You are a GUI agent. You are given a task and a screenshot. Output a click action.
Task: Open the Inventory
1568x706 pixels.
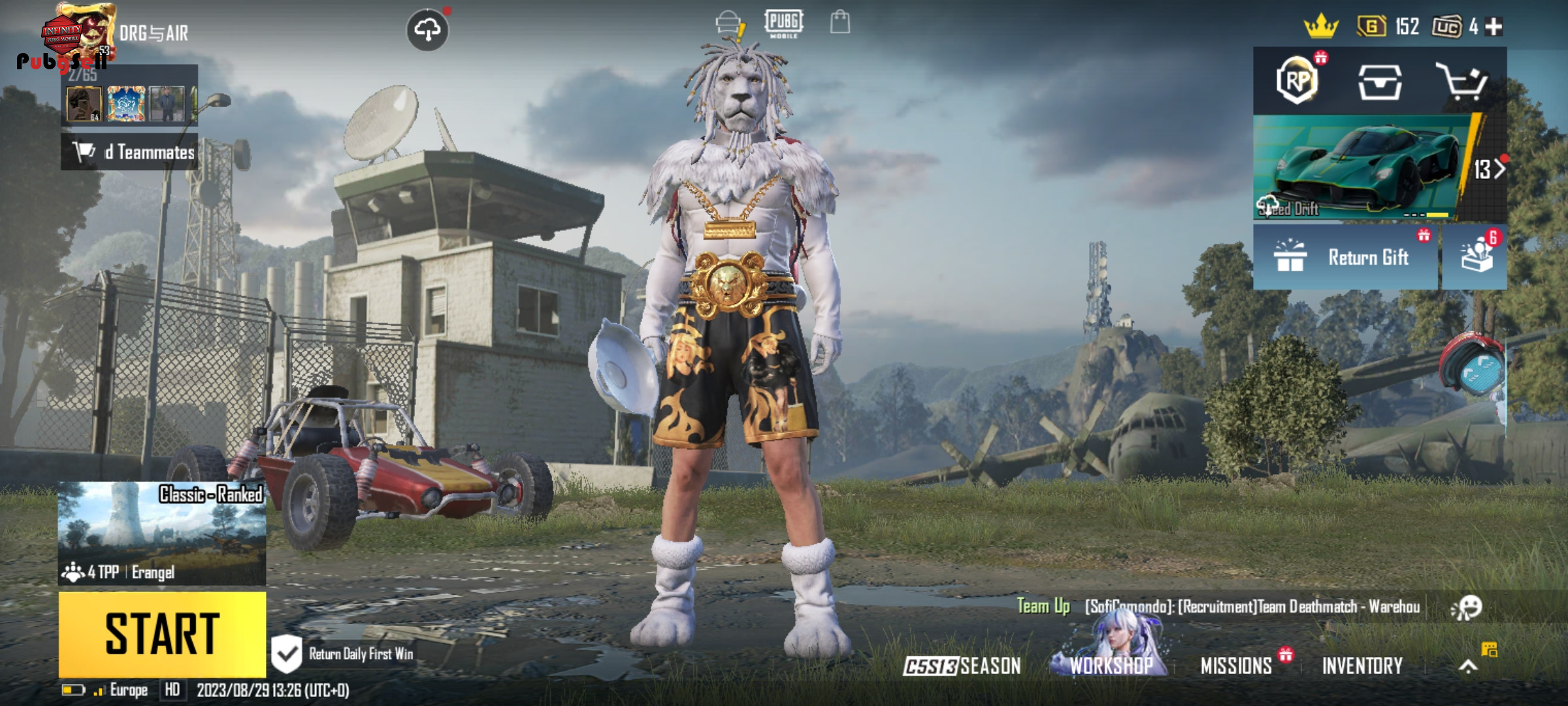[1362, 666]
